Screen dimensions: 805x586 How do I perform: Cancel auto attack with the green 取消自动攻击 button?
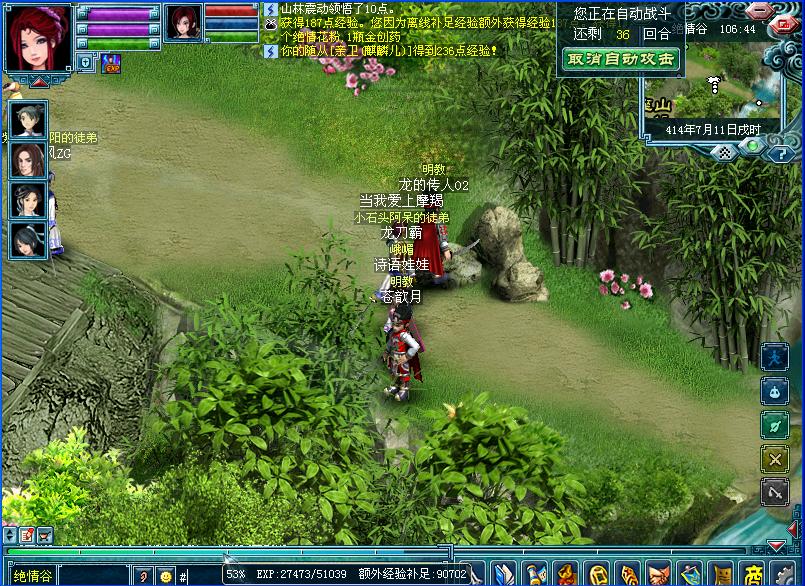click(621, 59)
